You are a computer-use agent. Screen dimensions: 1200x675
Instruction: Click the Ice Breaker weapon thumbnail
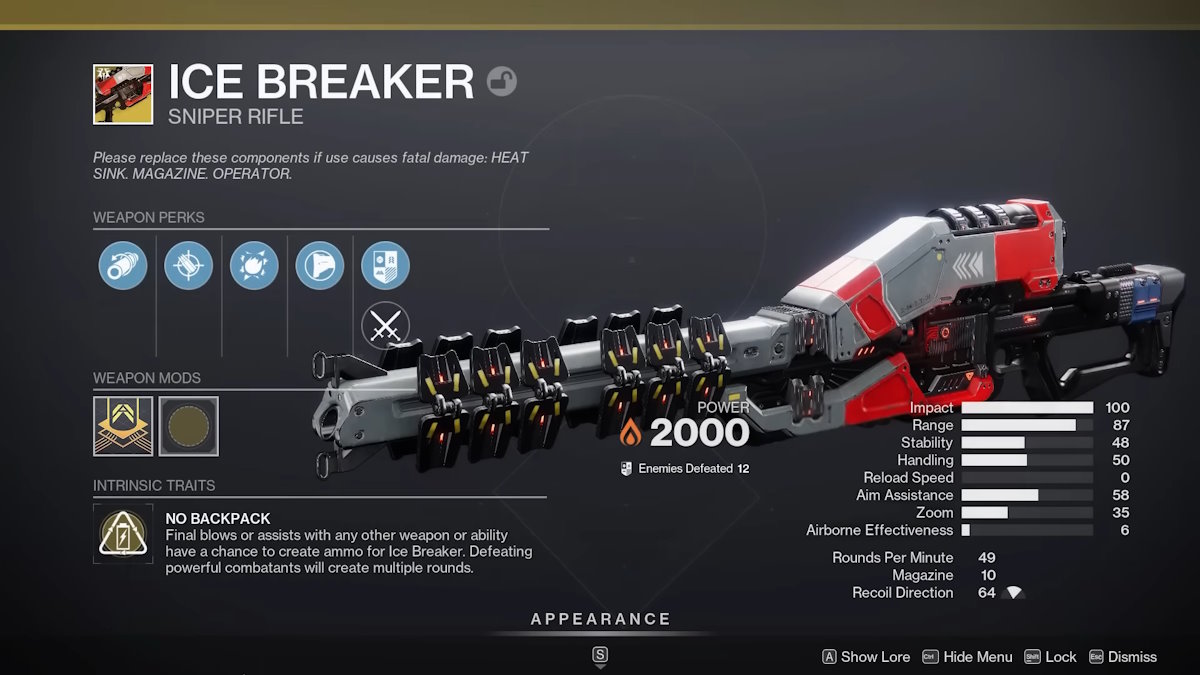pyautogui.click(x=123, y=94)
